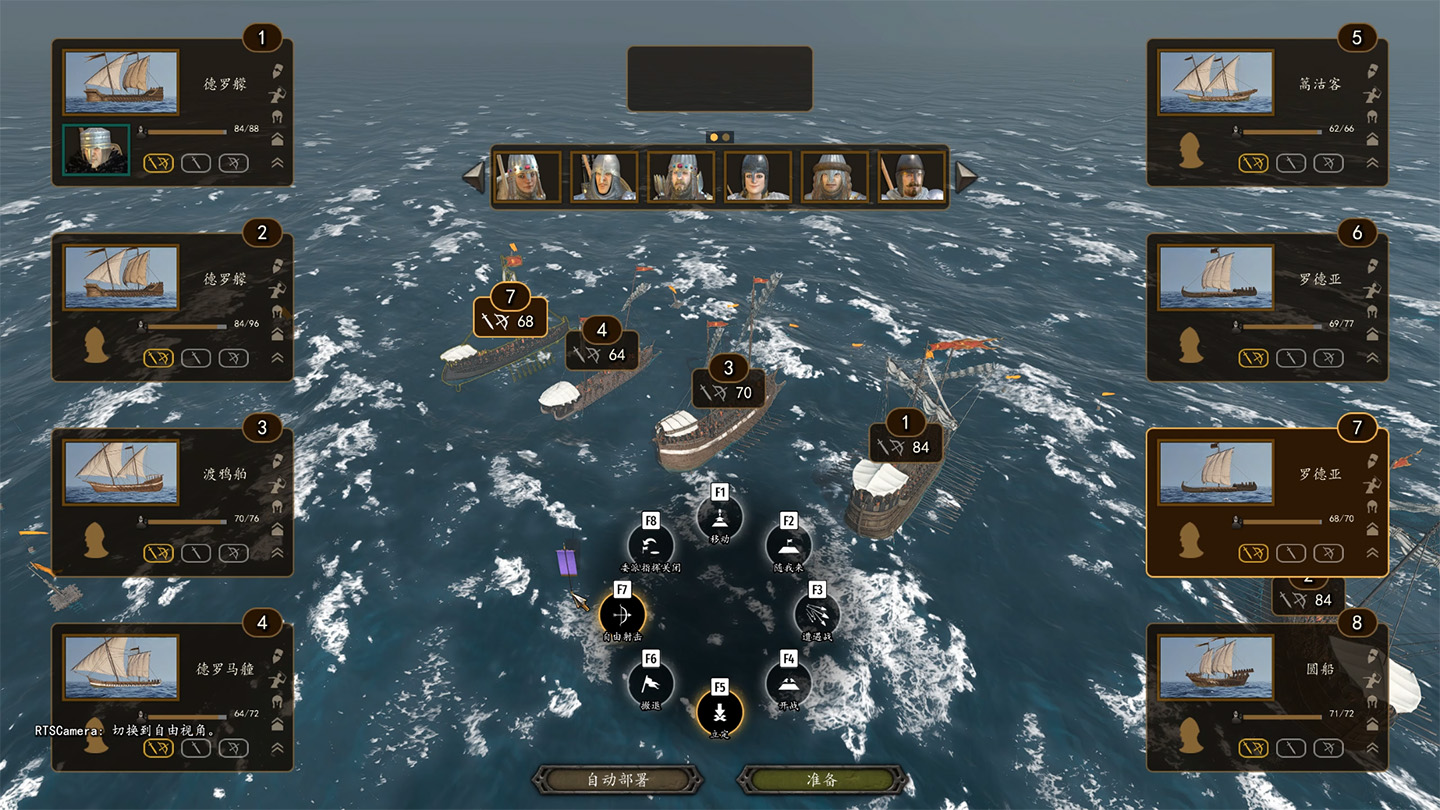The width and height of the screenshot is (1440, 810).
Task: Toggle the 自由射击 fire-at-will order
Action: point(622,614)
